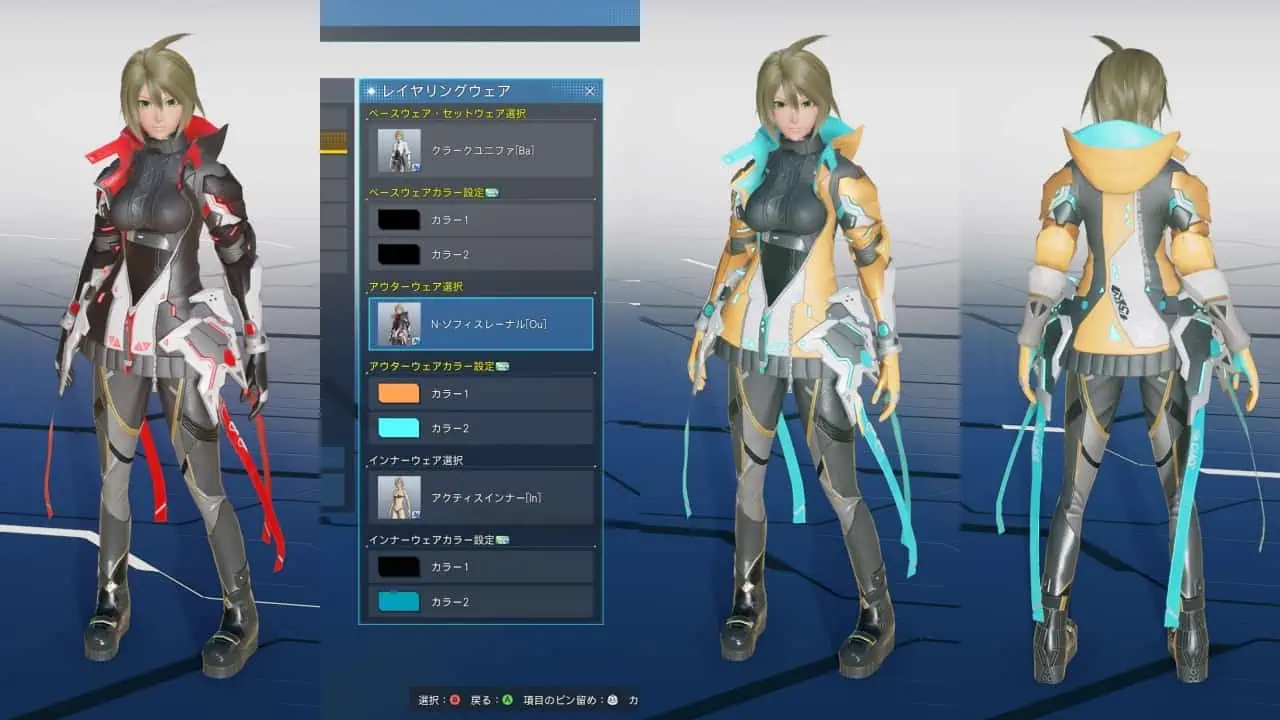1280x720 pixels.
Task: Edit the black カラー1 under インナーウェアカラー設定
Action: click(399, 567)
